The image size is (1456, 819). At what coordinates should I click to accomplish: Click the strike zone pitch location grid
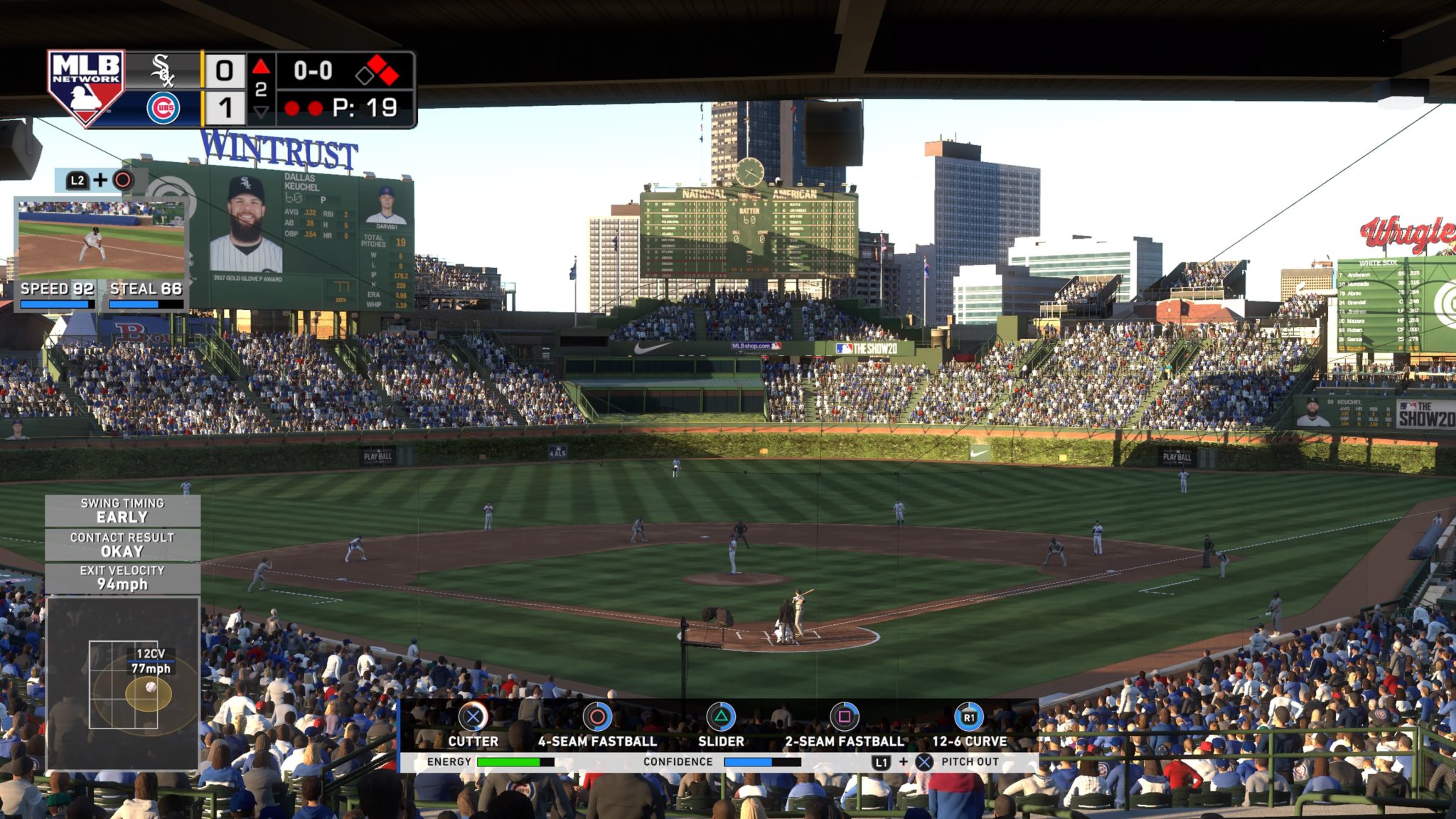click(x=123, y=684)
